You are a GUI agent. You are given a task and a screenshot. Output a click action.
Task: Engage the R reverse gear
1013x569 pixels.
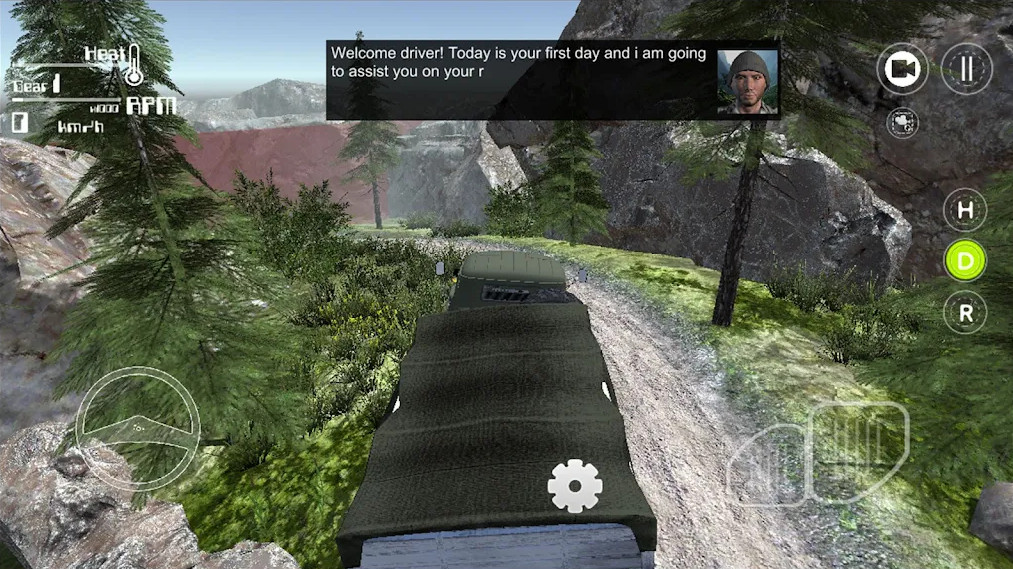coord(965,313)
